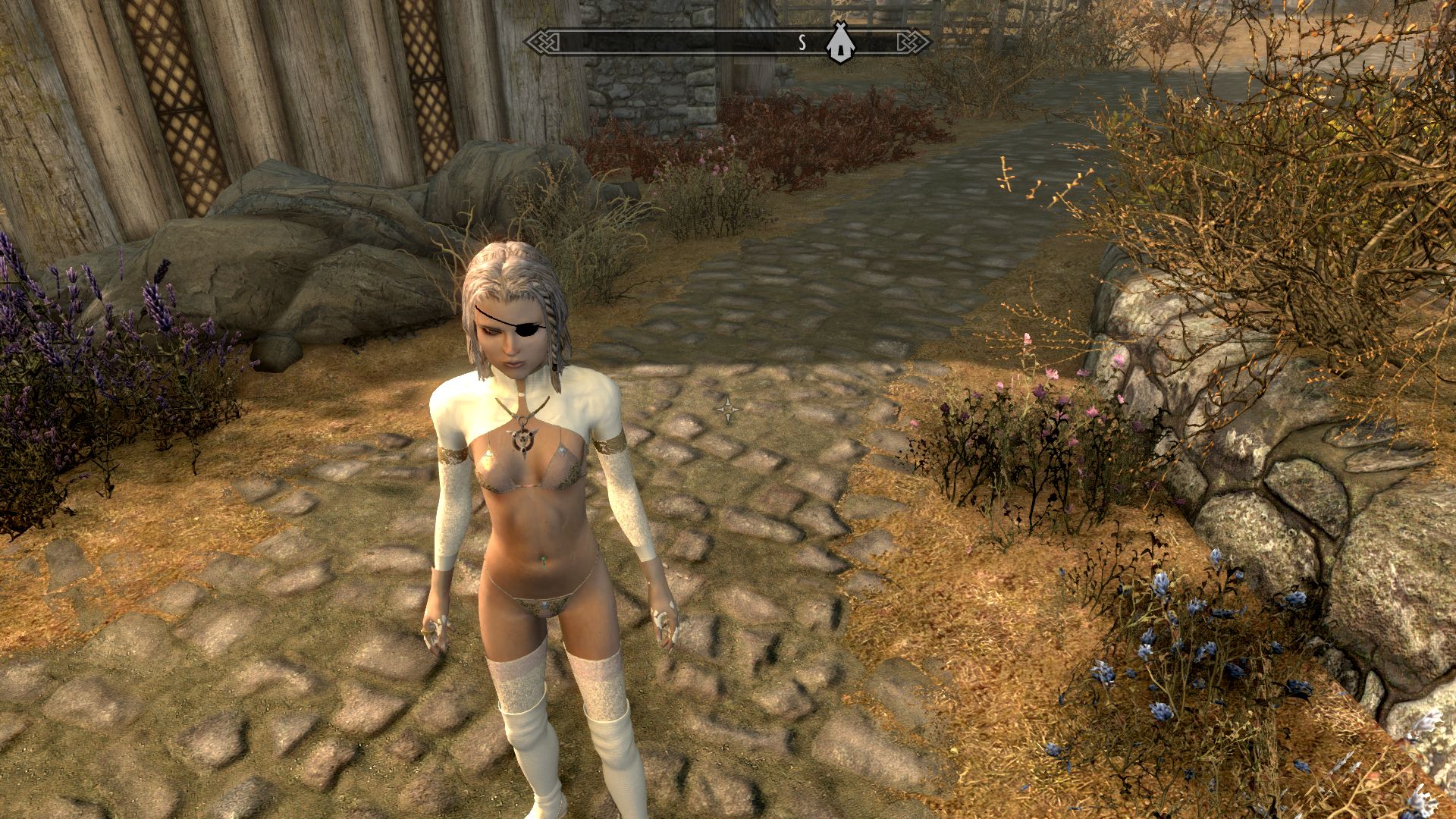Image resolution: width=1456 pixels, height=819 pixels.
Task: Select the south direction letter on compass
Action: [x=802, y=43]
